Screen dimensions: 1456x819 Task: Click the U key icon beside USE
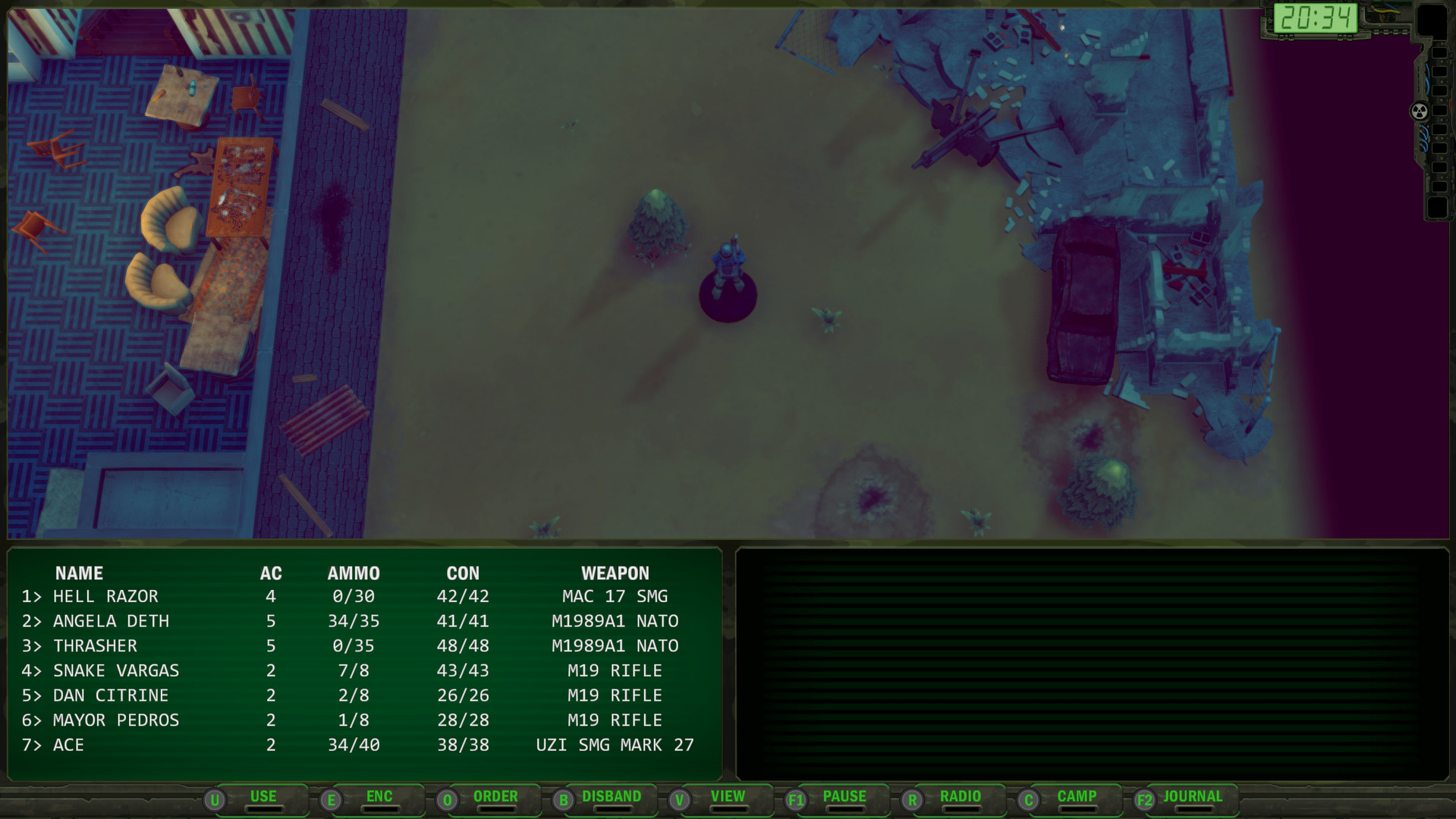click(216, 798)
